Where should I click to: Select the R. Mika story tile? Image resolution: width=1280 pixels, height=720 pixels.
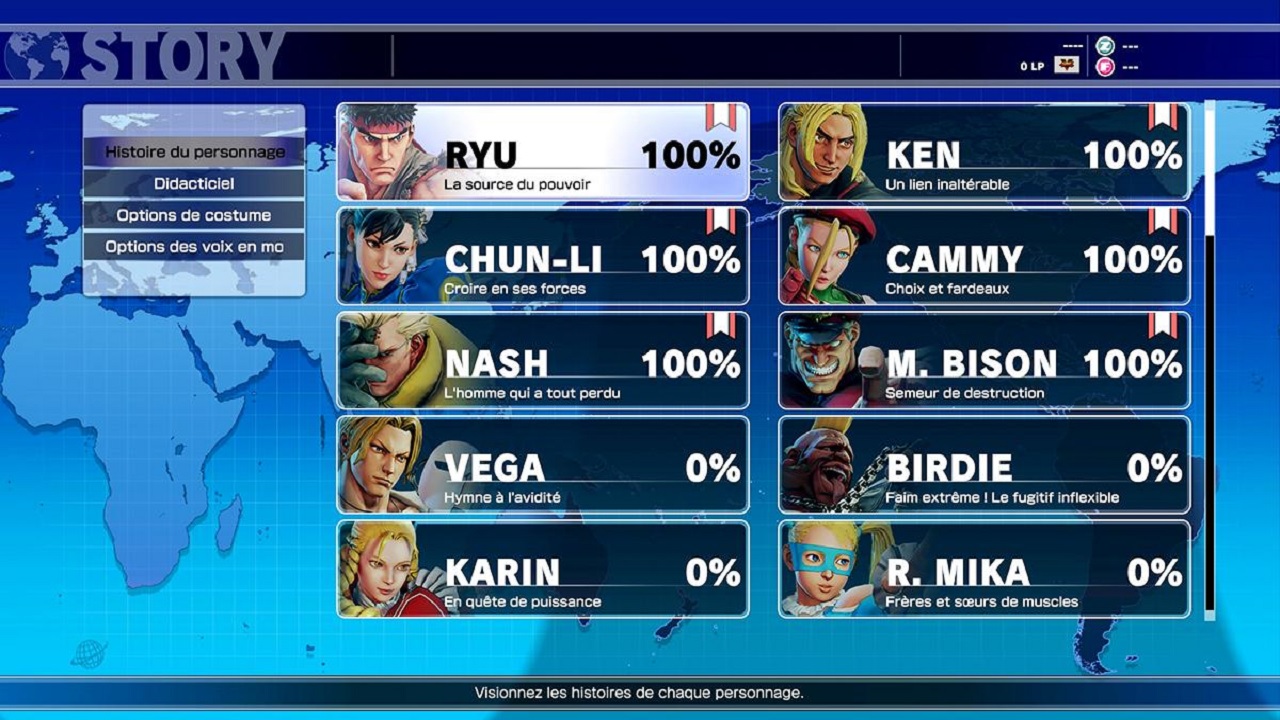pos(984,569)
